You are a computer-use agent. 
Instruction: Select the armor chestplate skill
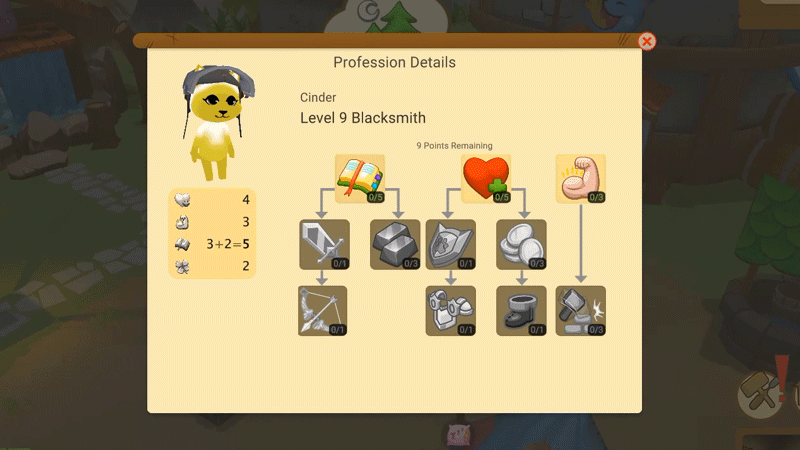coord(450,310)
